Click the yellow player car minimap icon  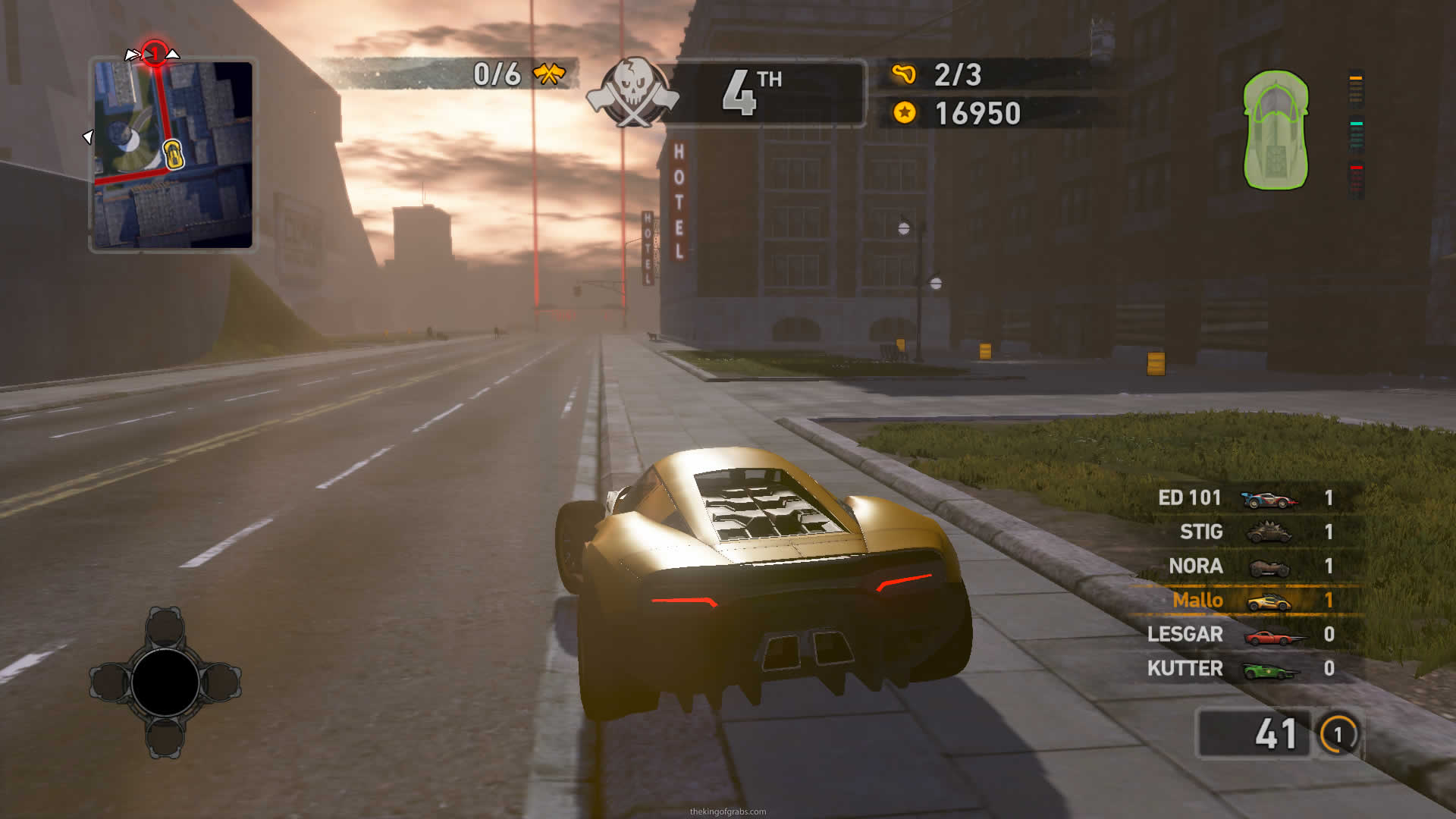174,154
